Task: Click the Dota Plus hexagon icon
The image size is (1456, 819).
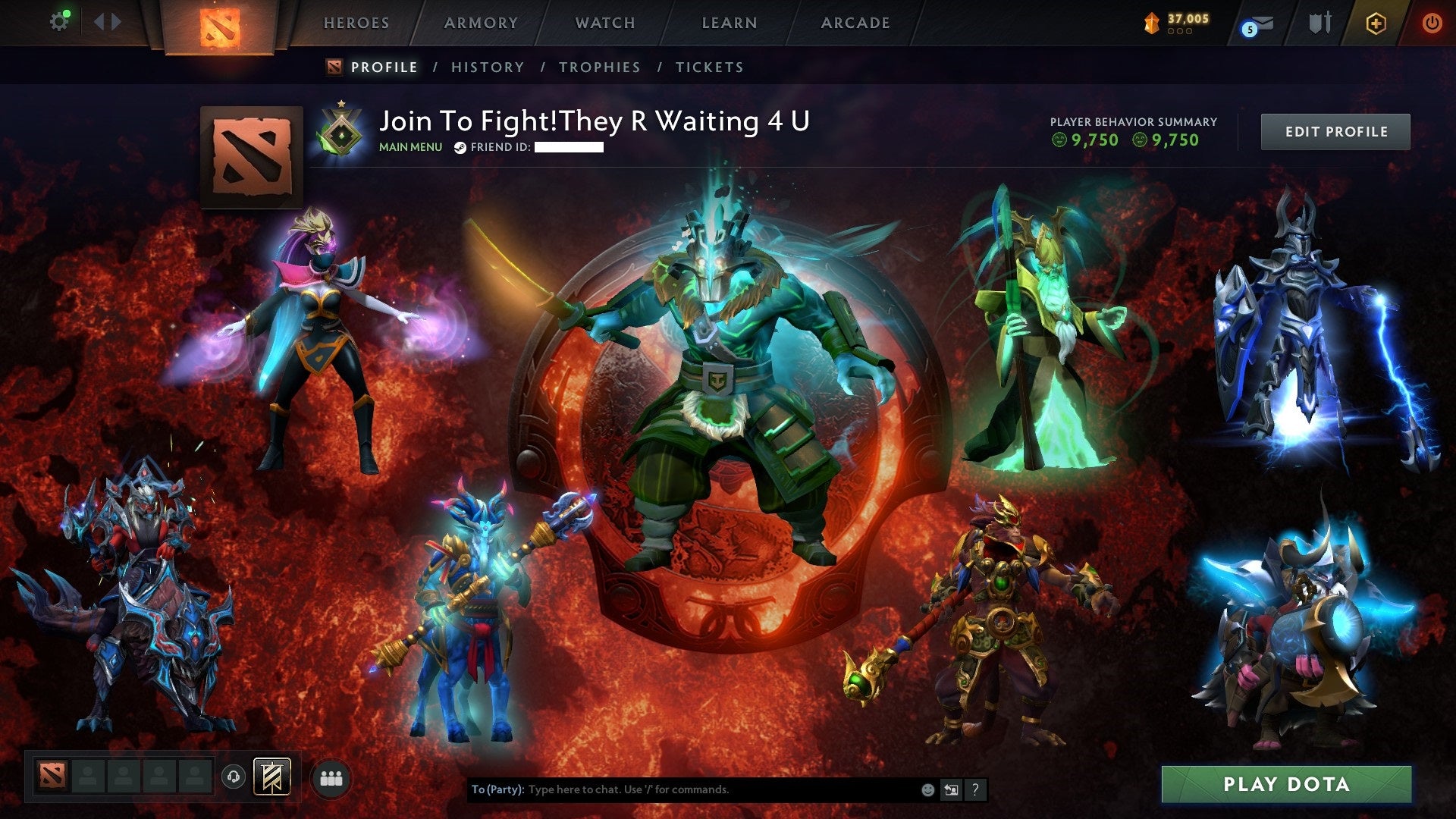Action: (x=1376, y=23)
